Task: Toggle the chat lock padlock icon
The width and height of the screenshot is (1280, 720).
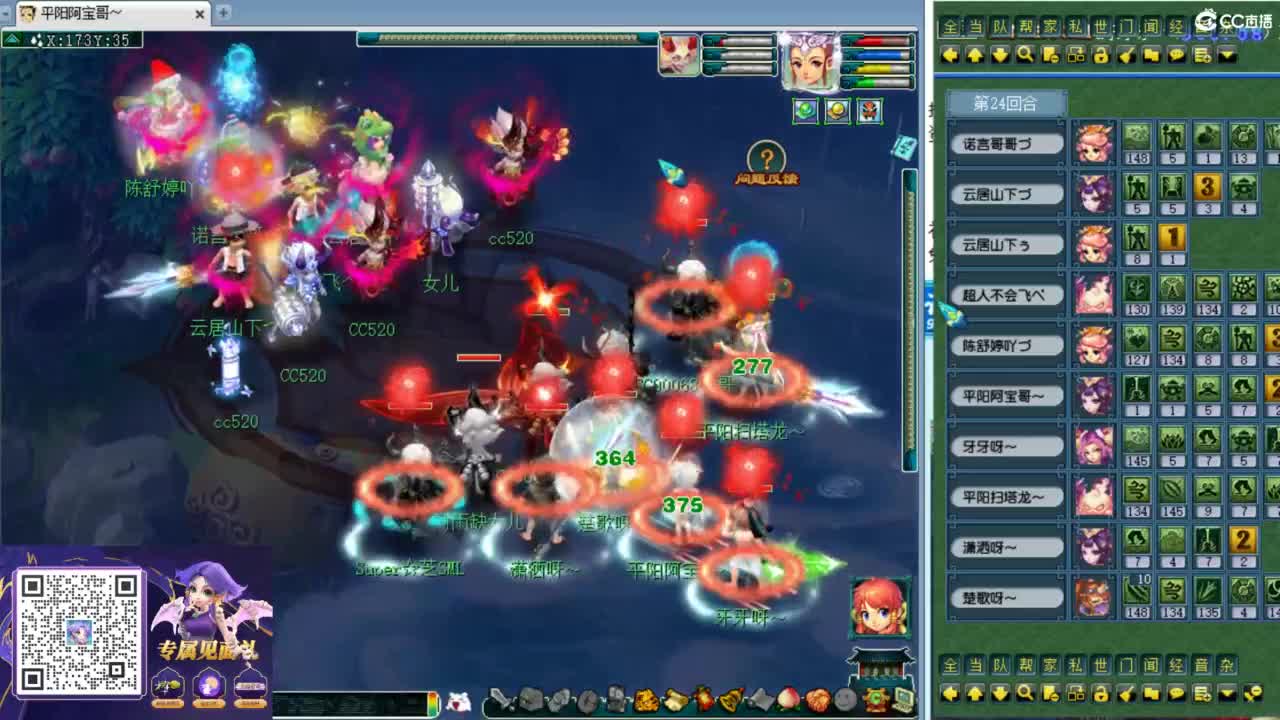Action: 1101,55
